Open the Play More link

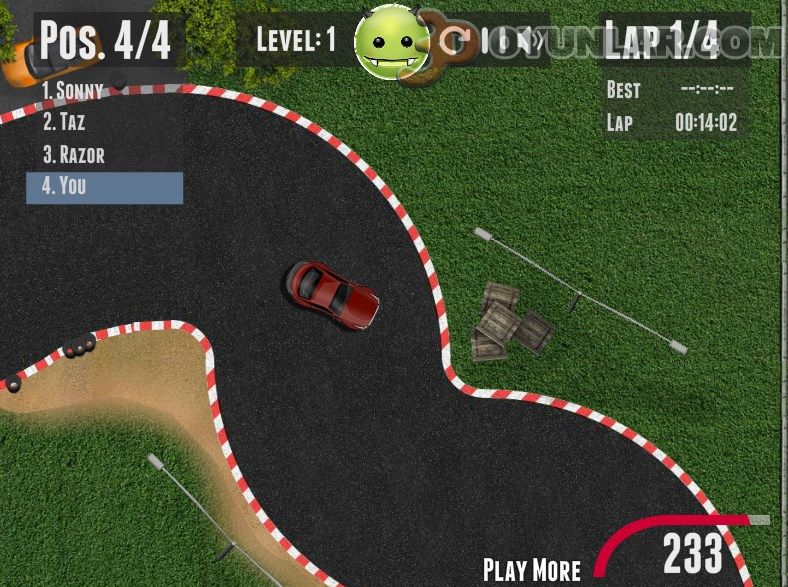point(531,568)
